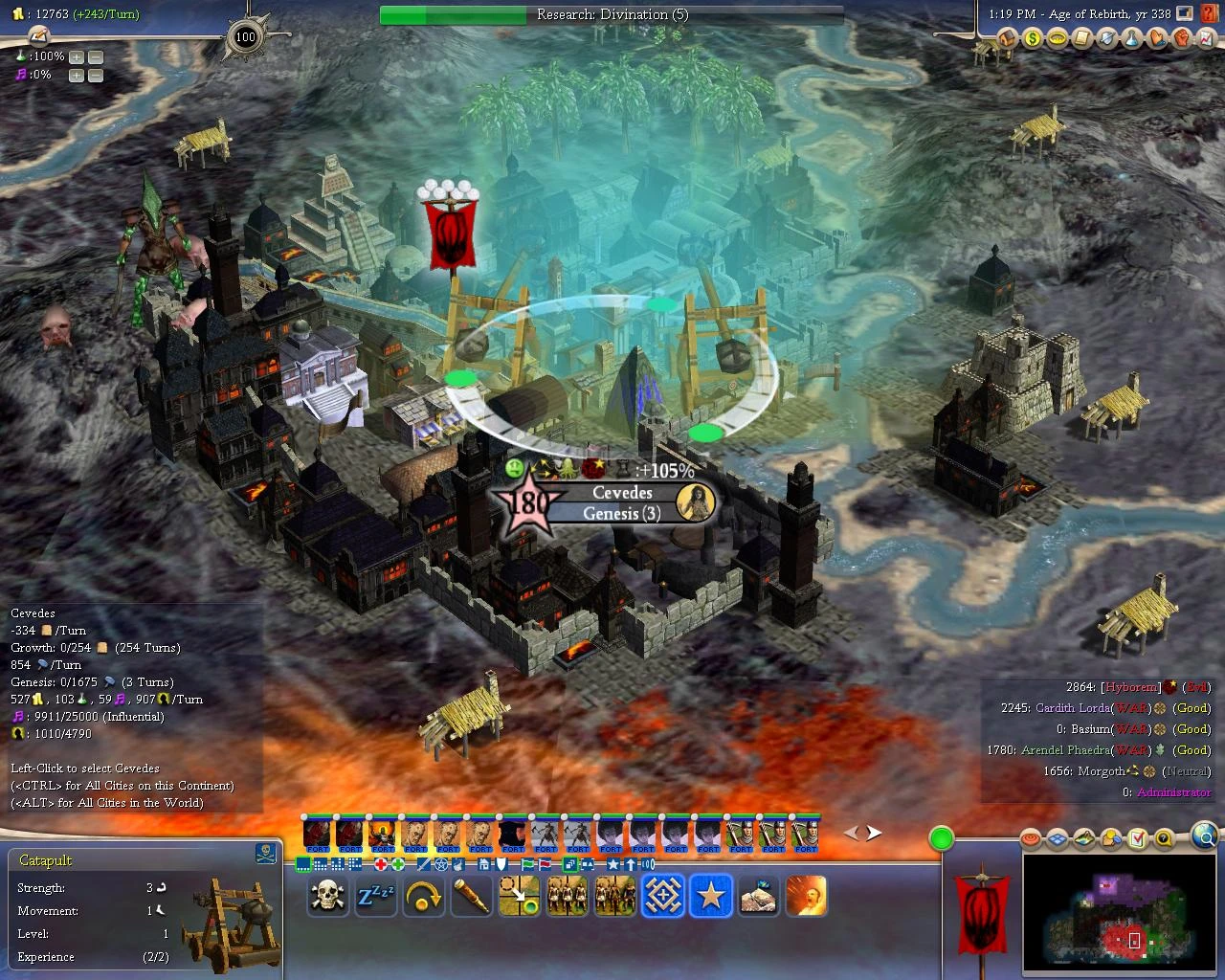Toggle the green flag display option
This screenshot has height=980, width=1225.
[x=526, y=862]
